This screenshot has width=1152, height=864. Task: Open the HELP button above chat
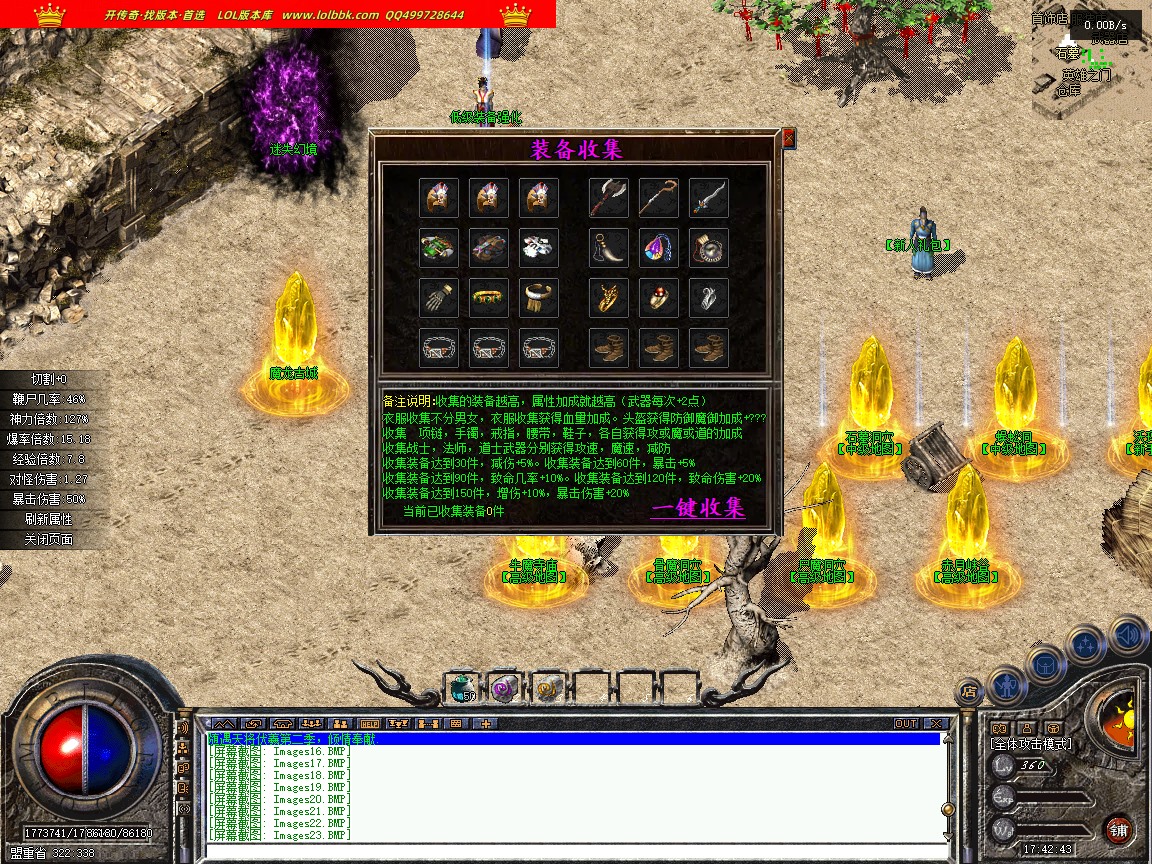point(370,723)
